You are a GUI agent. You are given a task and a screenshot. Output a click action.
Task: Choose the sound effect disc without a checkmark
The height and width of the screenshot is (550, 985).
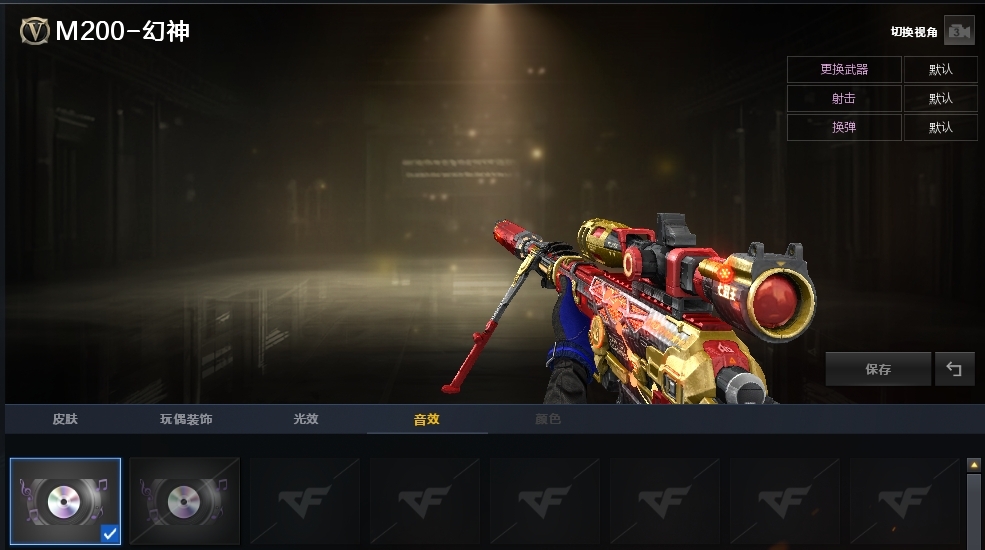point(185,501)
